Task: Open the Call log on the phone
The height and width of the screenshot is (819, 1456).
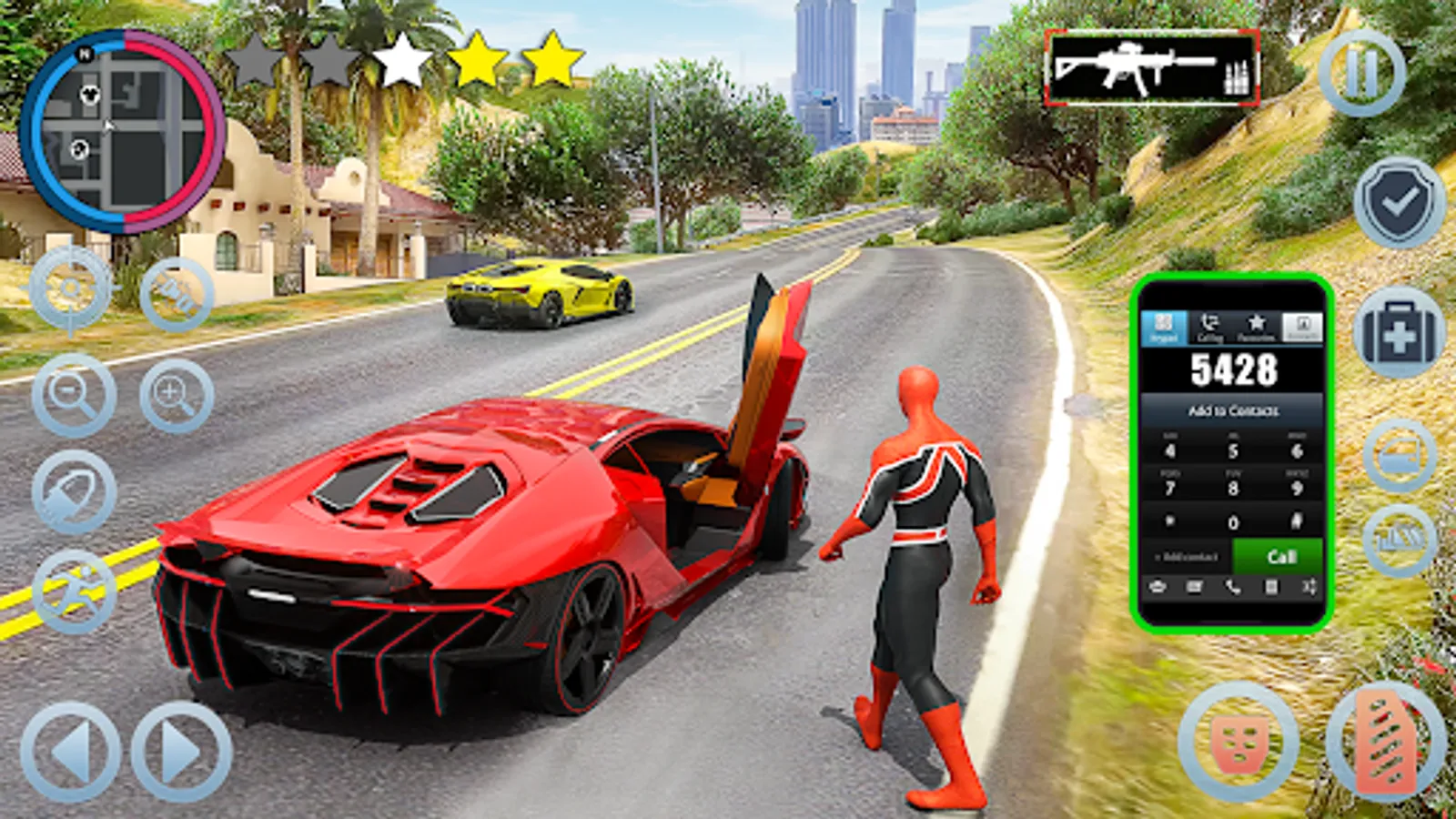Action: pos(1208,326)
